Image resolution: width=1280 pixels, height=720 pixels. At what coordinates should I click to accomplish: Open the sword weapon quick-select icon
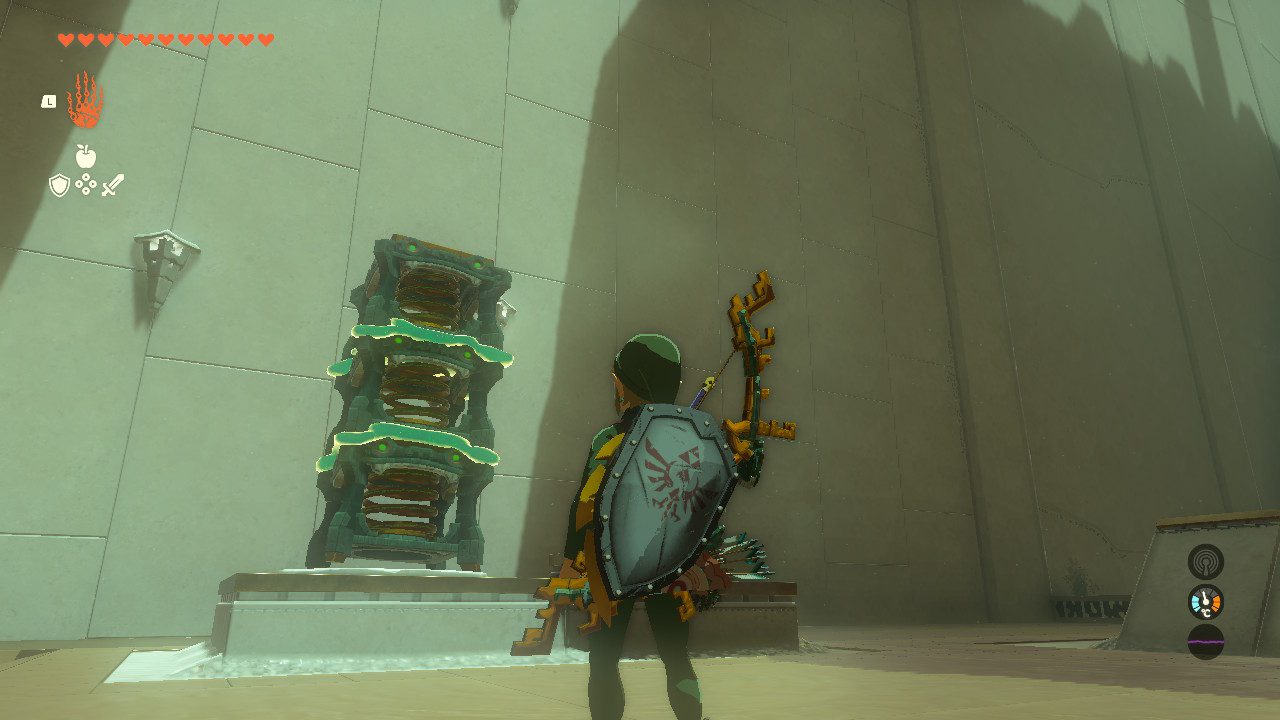point(113,185)
